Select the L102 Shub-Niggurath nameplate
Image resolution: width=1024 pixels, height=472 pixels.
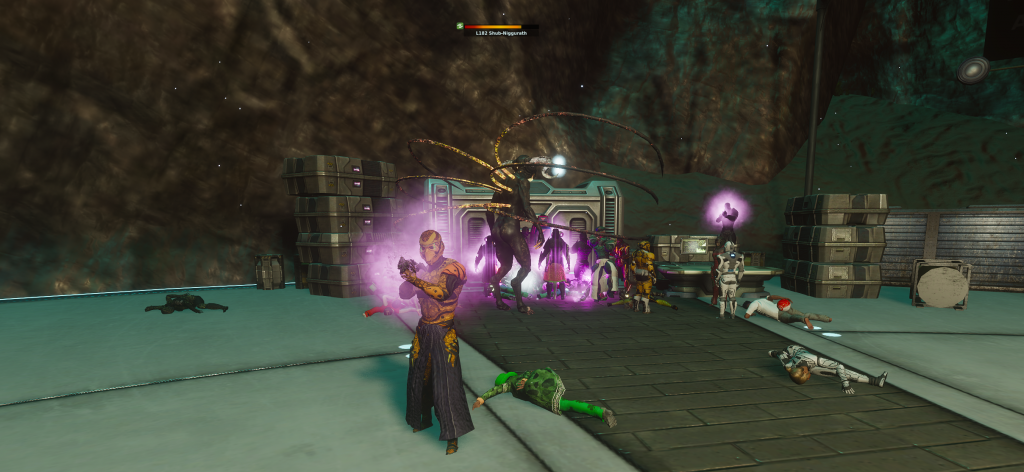pyautogui.click(x=501, y=33)
